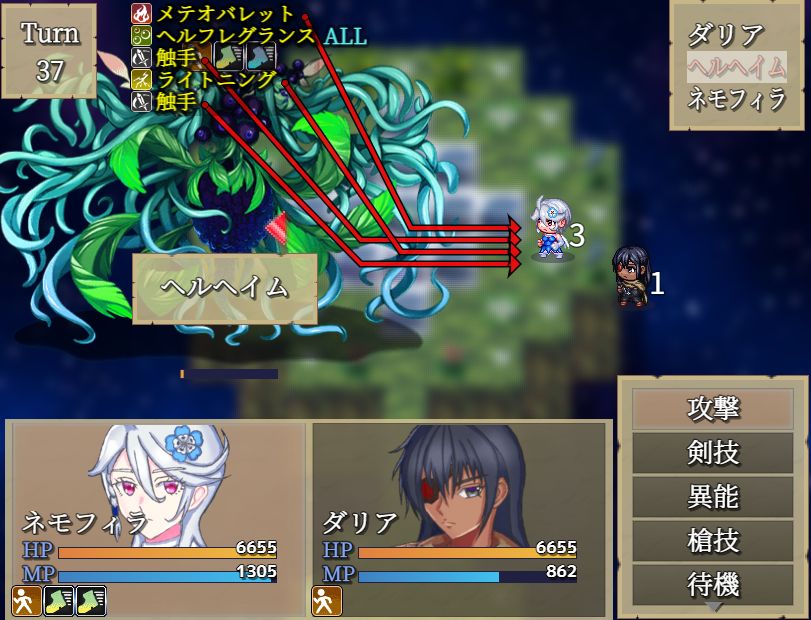Image resolution: width=811 pixels, height=620 pixels.
Task: Click the ネモフィラ character status panel
Action: coord(158,518)
